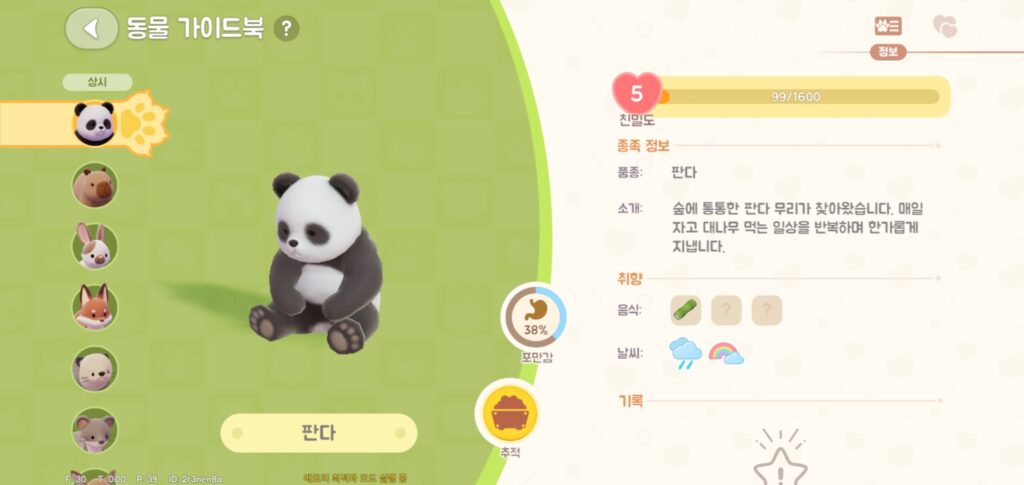
Task: Tap the rain cloud weather icon
Action: click(x=686, y=353)
